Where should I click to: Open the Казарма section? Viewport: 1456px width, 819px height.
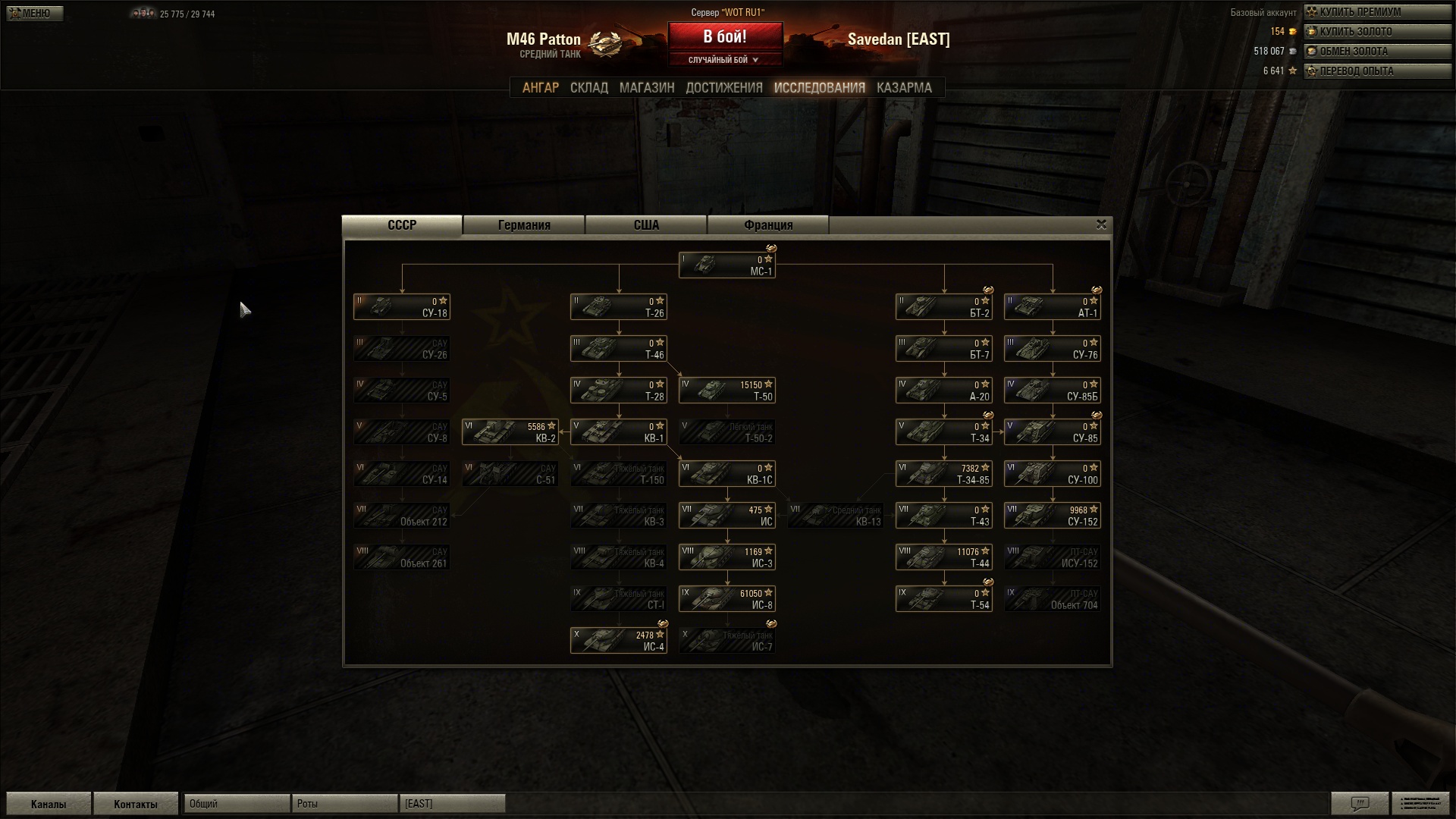[904, 88]
